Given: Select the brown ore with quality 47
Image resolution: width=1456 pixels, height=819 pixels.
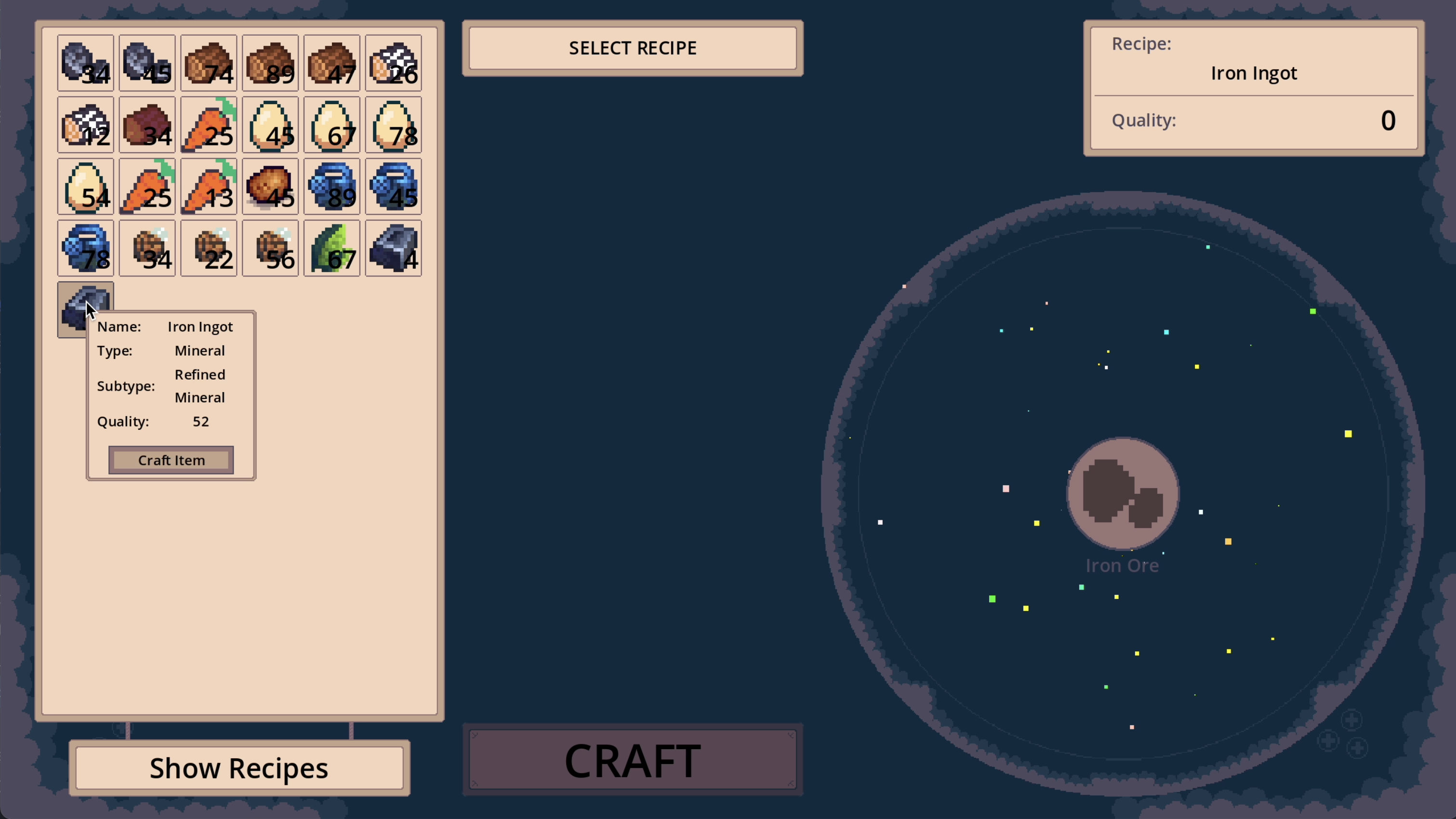Looking at the screenshot, I should coord(332,63).
